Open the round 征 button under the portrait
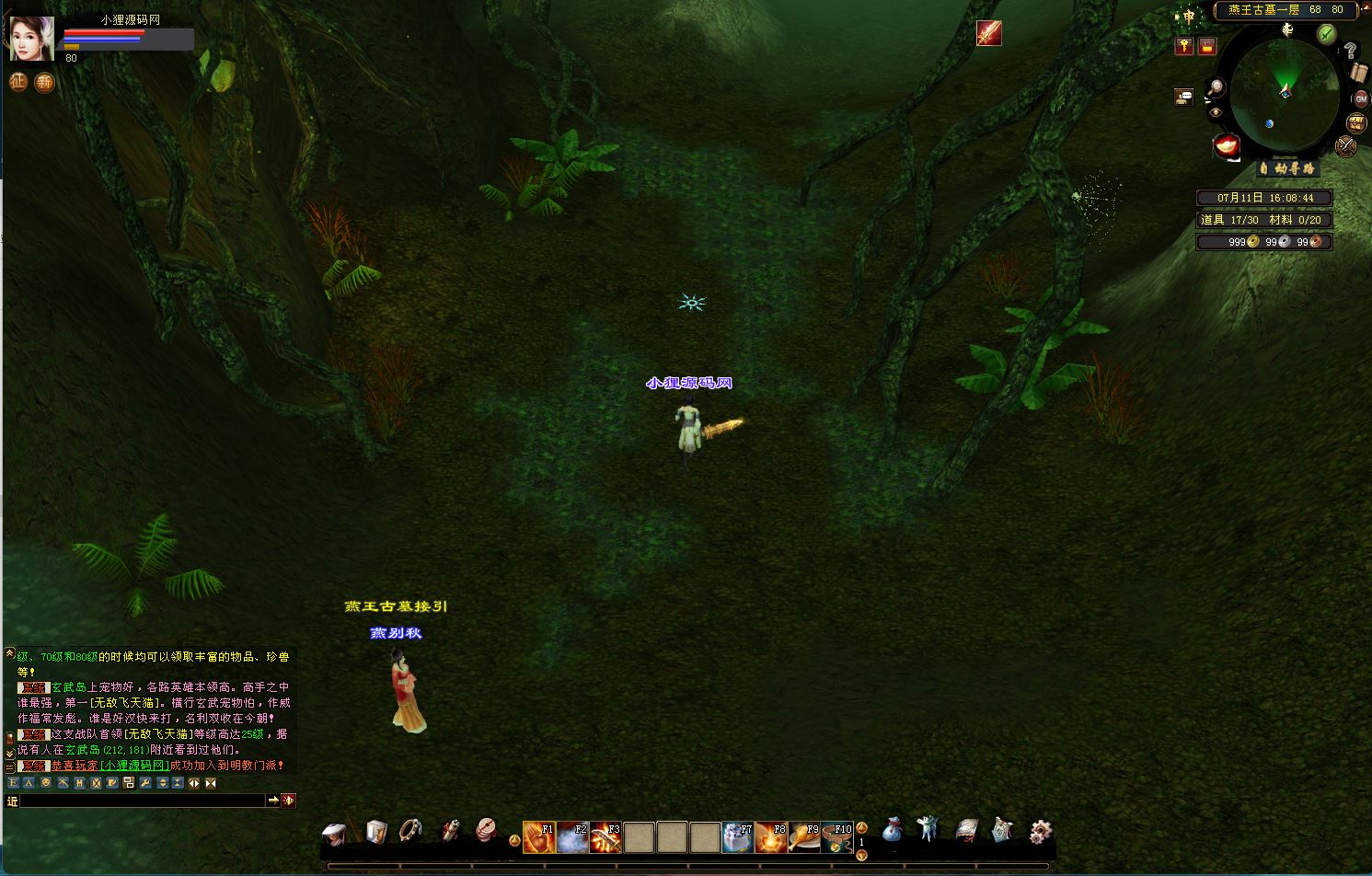Viewport: 1372px width, 876px height. click(17, 82)
